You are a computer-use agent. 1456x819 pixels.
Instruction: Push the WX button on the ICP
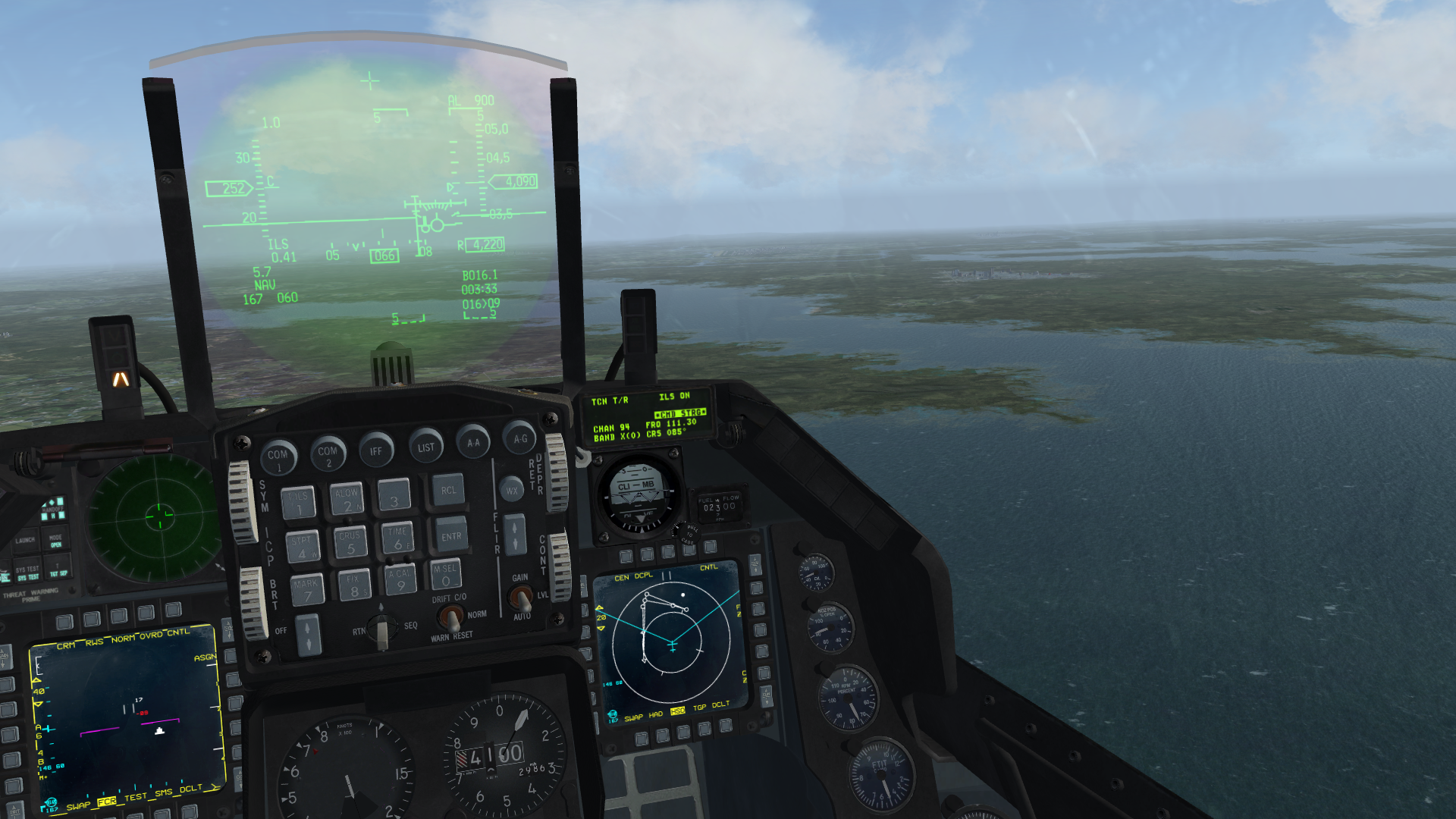pos(512,490)
